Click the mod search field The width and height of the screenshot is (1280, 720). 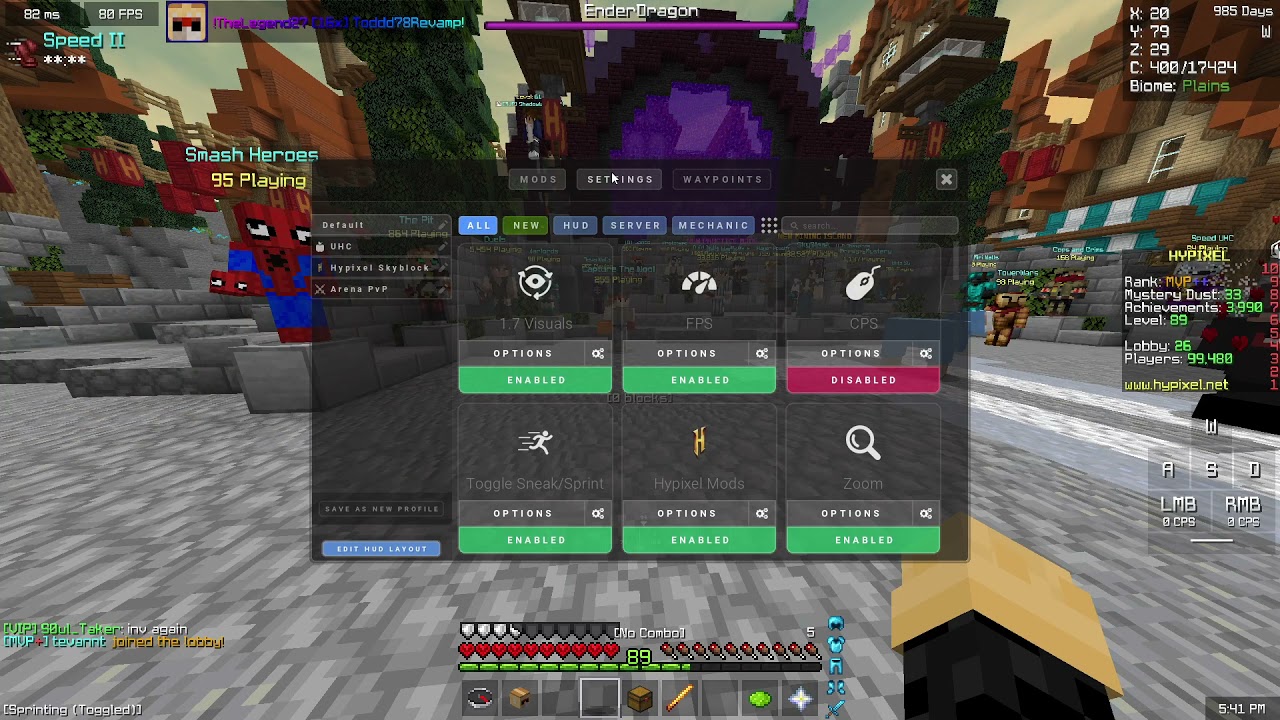[870, 226]
